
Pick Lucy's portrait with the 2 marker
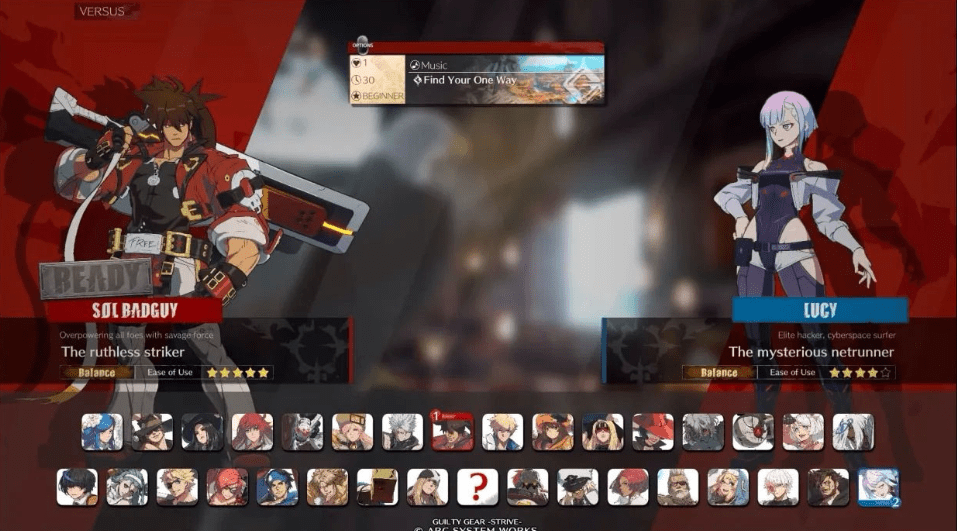click(x=877, y=487)
